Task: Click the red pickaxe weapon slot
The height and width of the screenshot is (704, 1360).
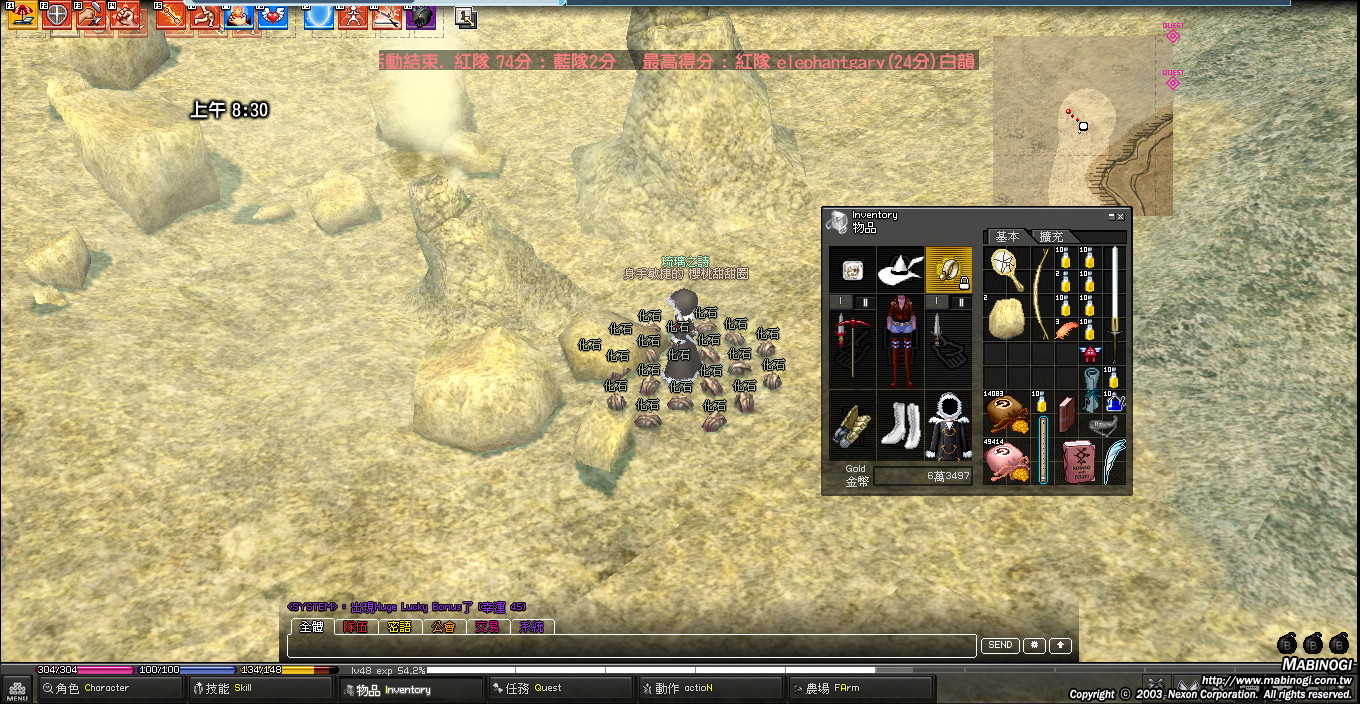Action: [x=851, y=343]
